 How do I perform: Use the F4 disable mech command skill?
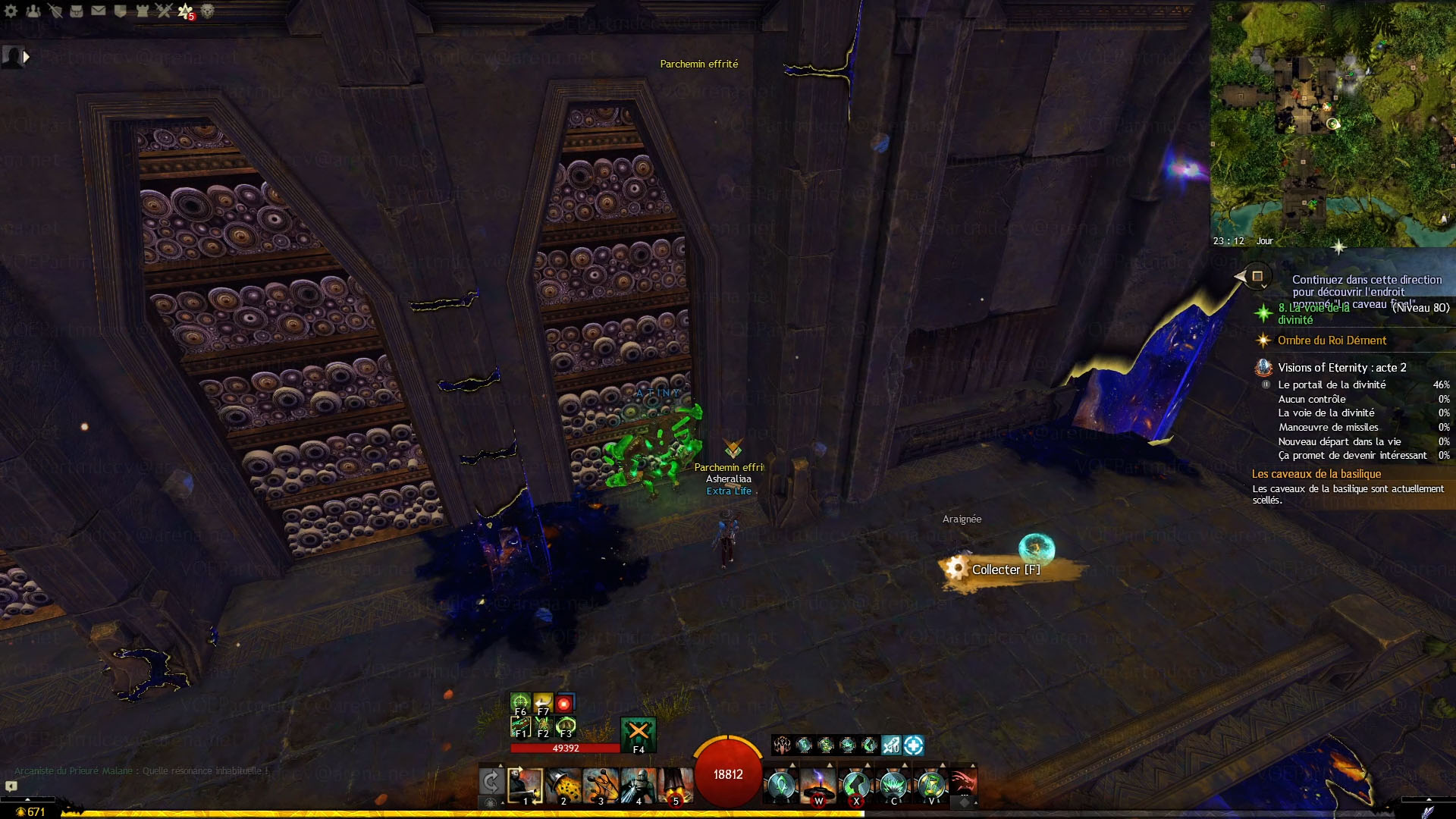638,733
